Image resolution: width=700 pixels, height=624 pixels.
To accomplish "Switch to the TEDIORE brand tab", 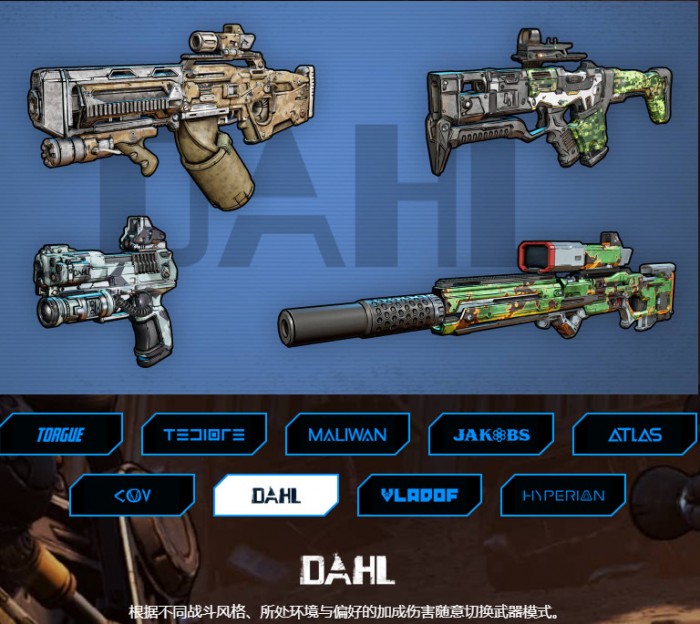I will point(205,435).
